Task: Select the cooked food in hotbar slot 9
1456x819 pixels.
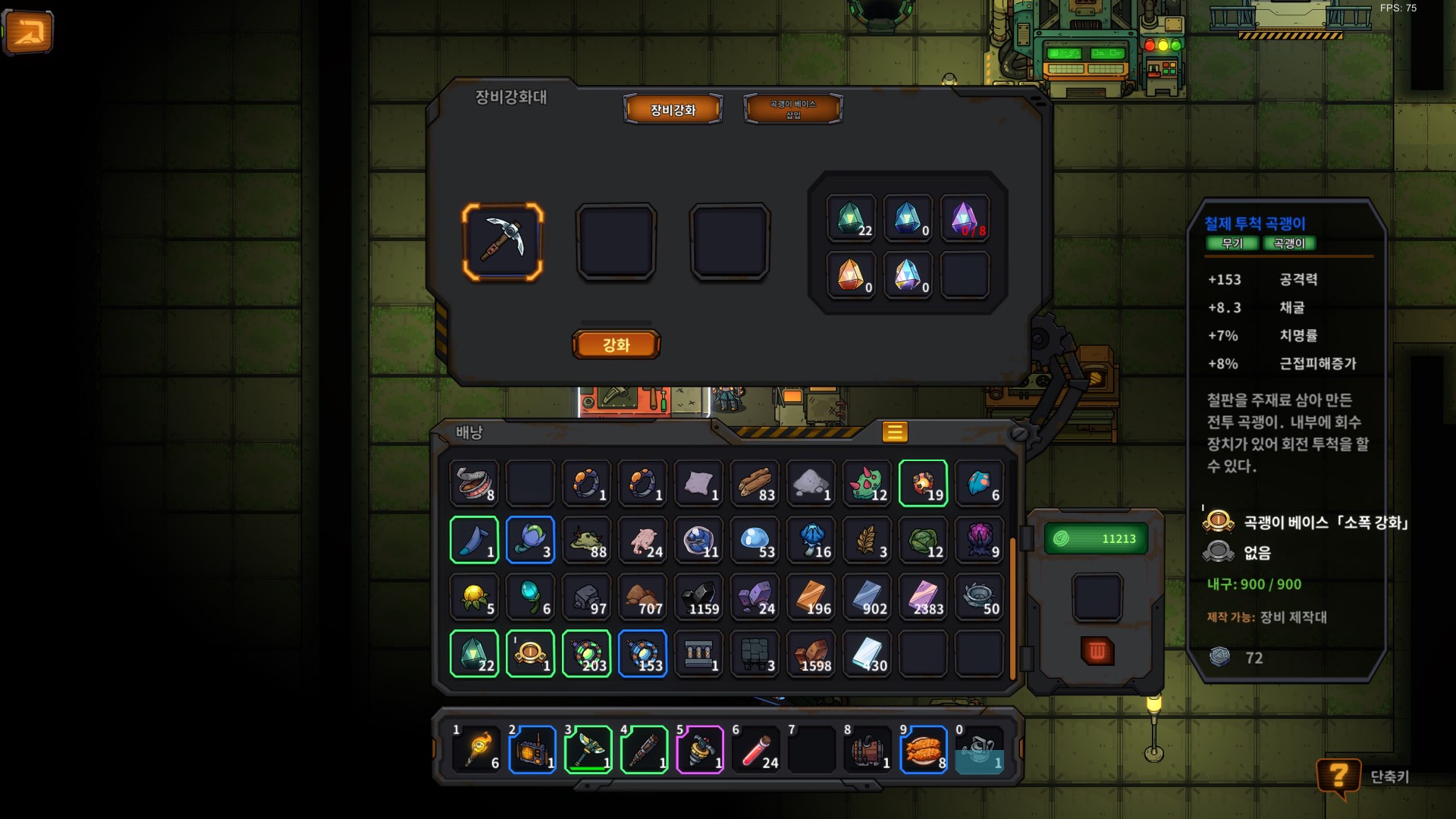Action: [923, 751]
